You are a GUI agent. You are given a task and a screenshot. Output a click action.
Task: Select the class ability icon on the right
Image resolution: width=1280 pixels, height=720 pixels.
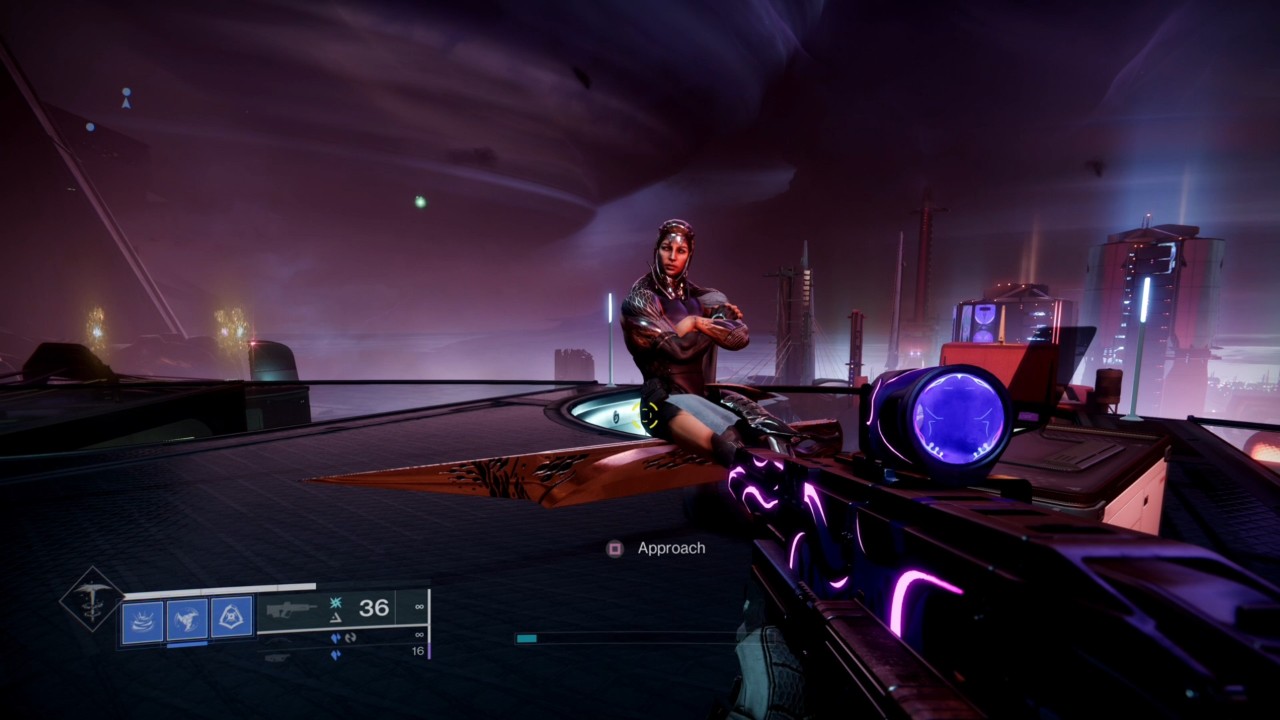[231, 617]
